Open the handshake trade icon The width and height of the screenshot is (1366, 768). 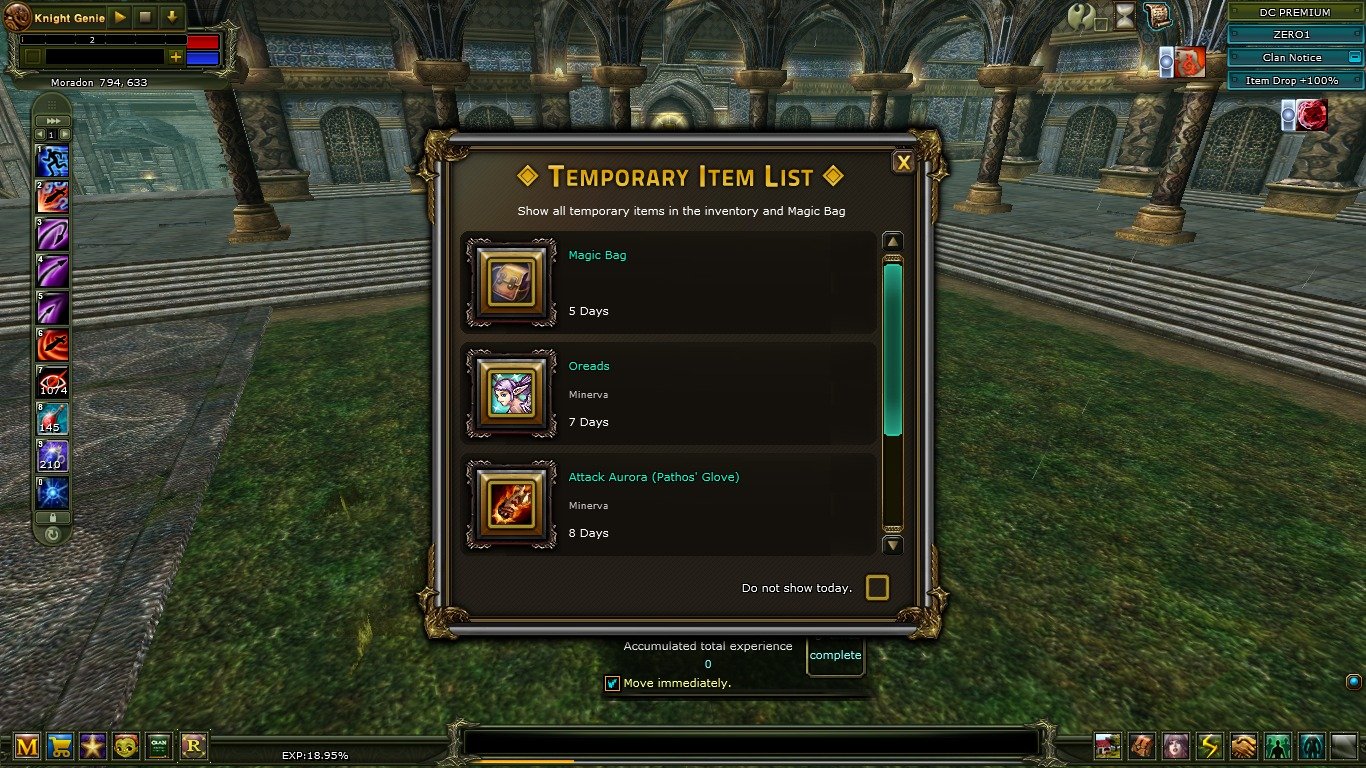1243,746
